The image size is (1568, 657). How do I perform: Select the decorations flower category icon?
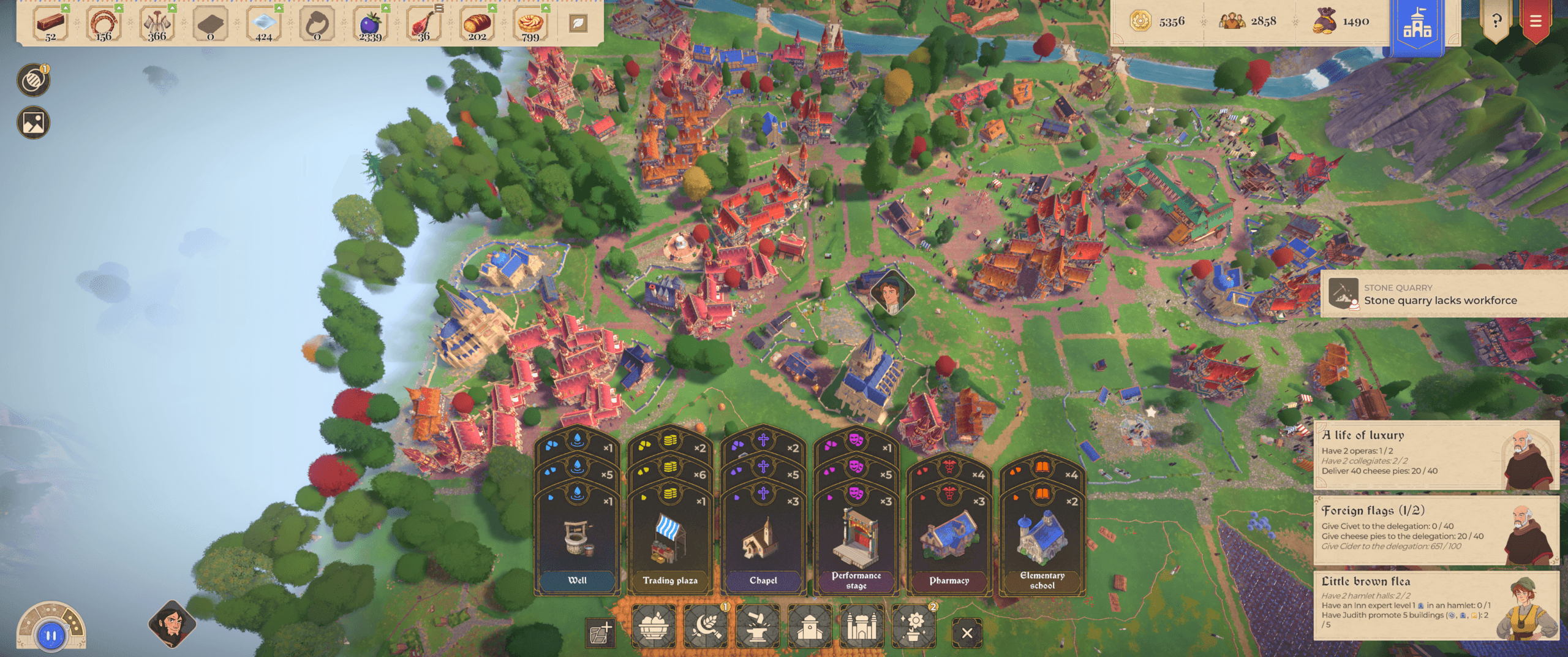pyautogui.click(x=914, y=626)
